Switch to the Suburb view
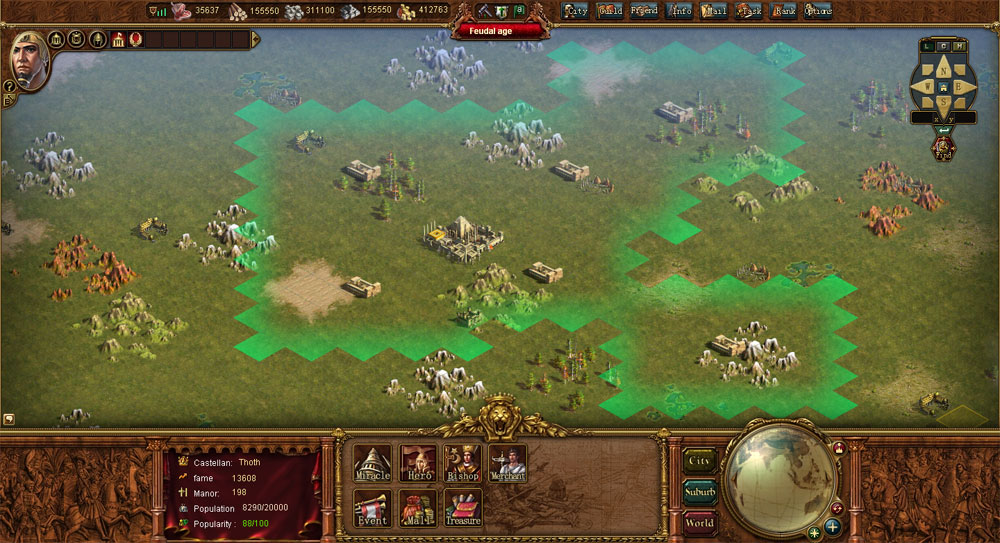The image size is (1000, 543). pyautogui.click(x=700, y=492)
